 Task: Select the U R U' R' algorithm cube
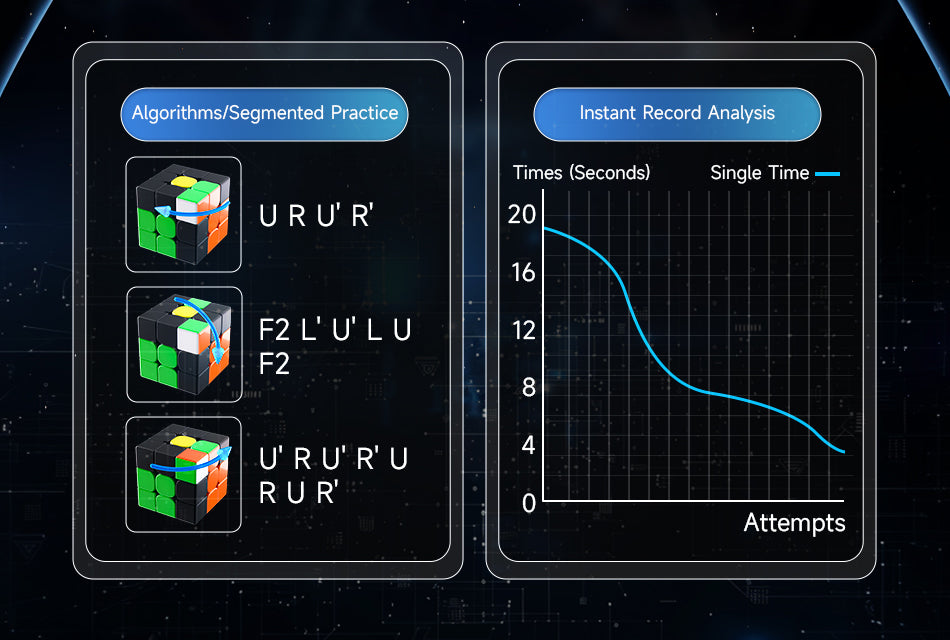(x=183, y=214)
